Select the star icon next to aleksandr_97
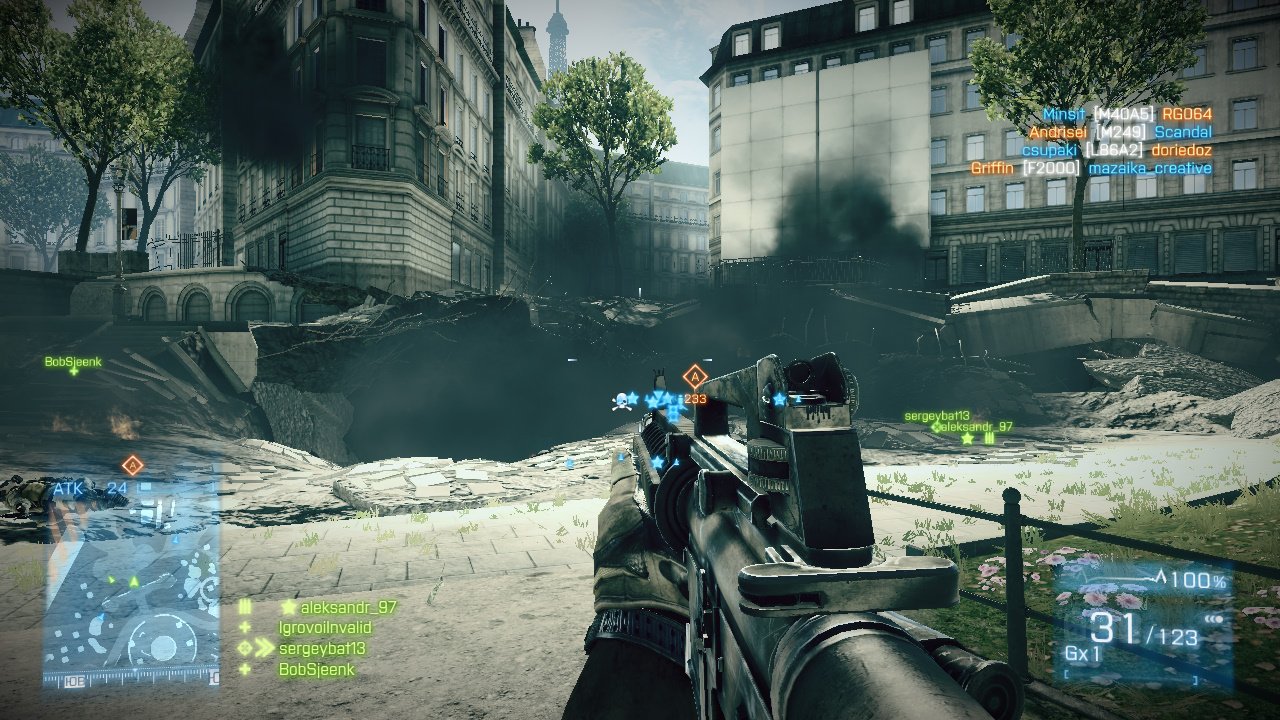Image resolution: width=1280 pixels, height=720 pixels. [x=287, y=607]
